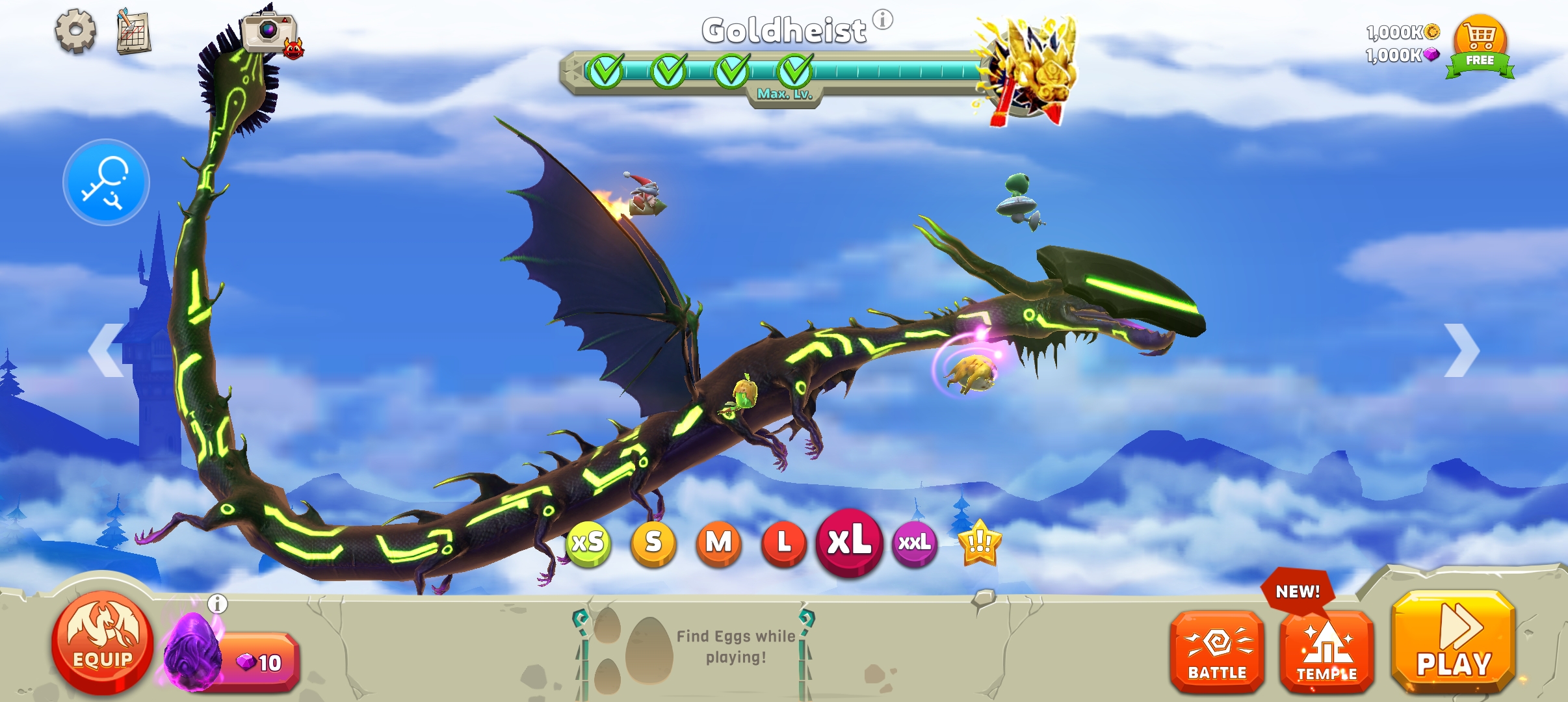
Task: Buy the purple egg for 10 gems
Action: pyautogui.click(x=258, y=662)
